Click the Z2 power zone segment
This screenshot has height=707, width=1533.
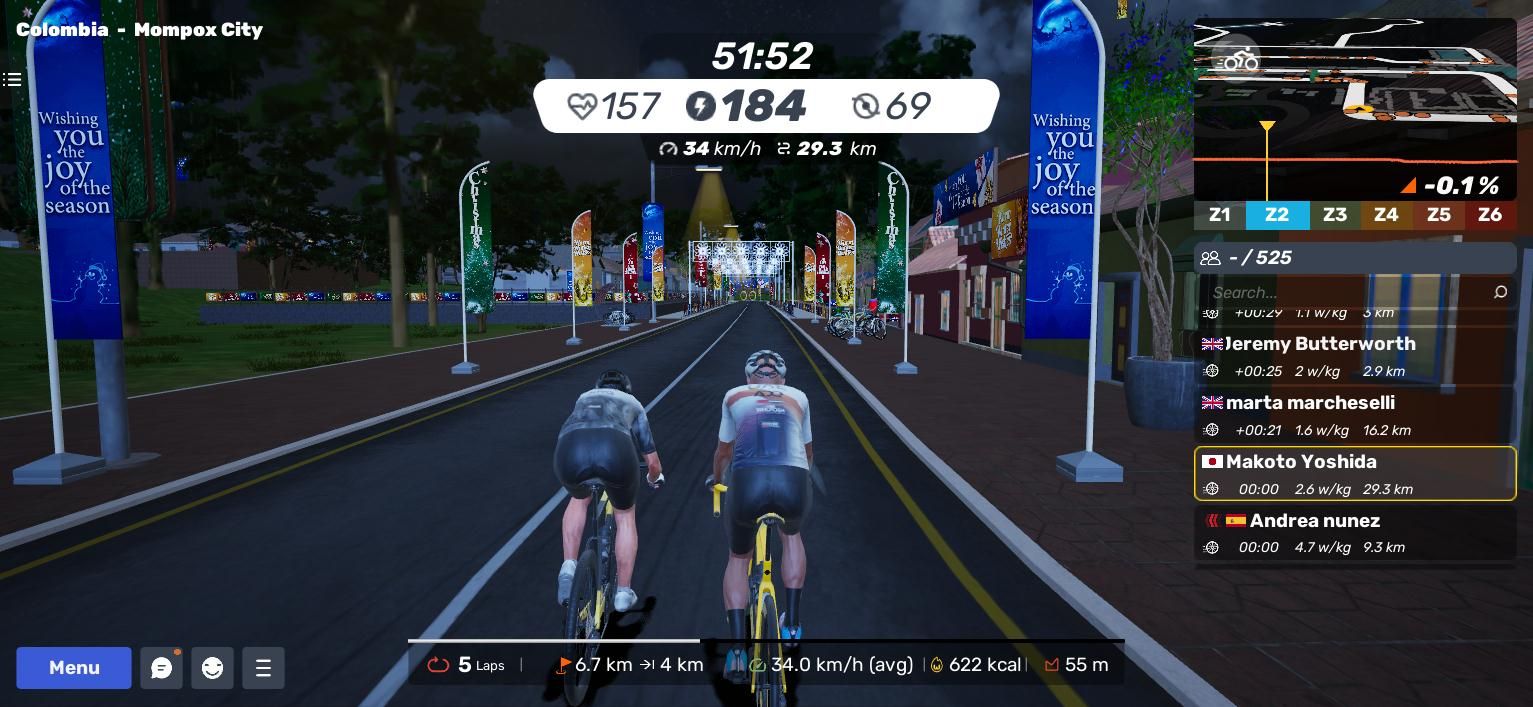pos(1276,215)
